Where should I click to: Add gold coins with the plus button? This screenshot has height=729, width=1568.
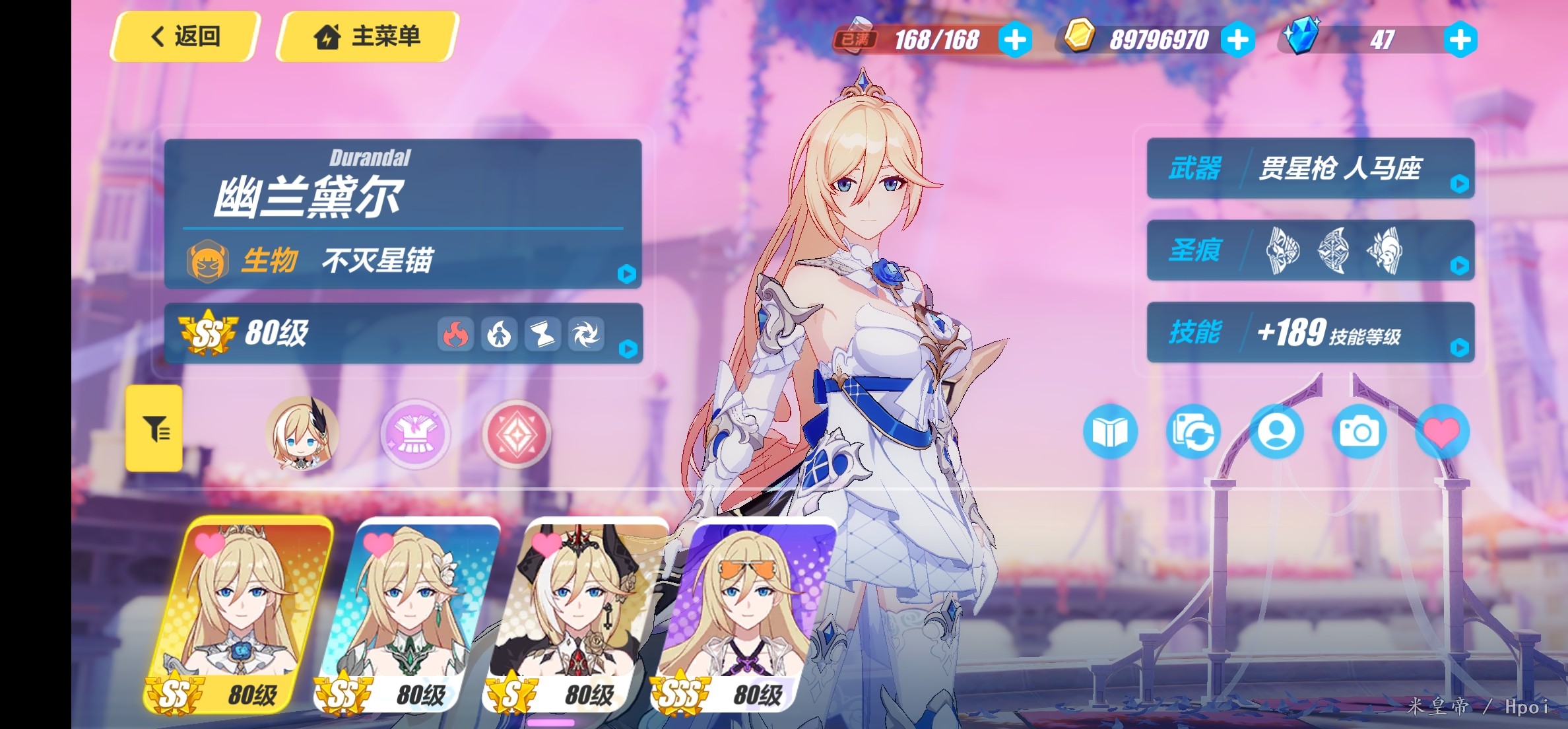(x=1237, y=40)
